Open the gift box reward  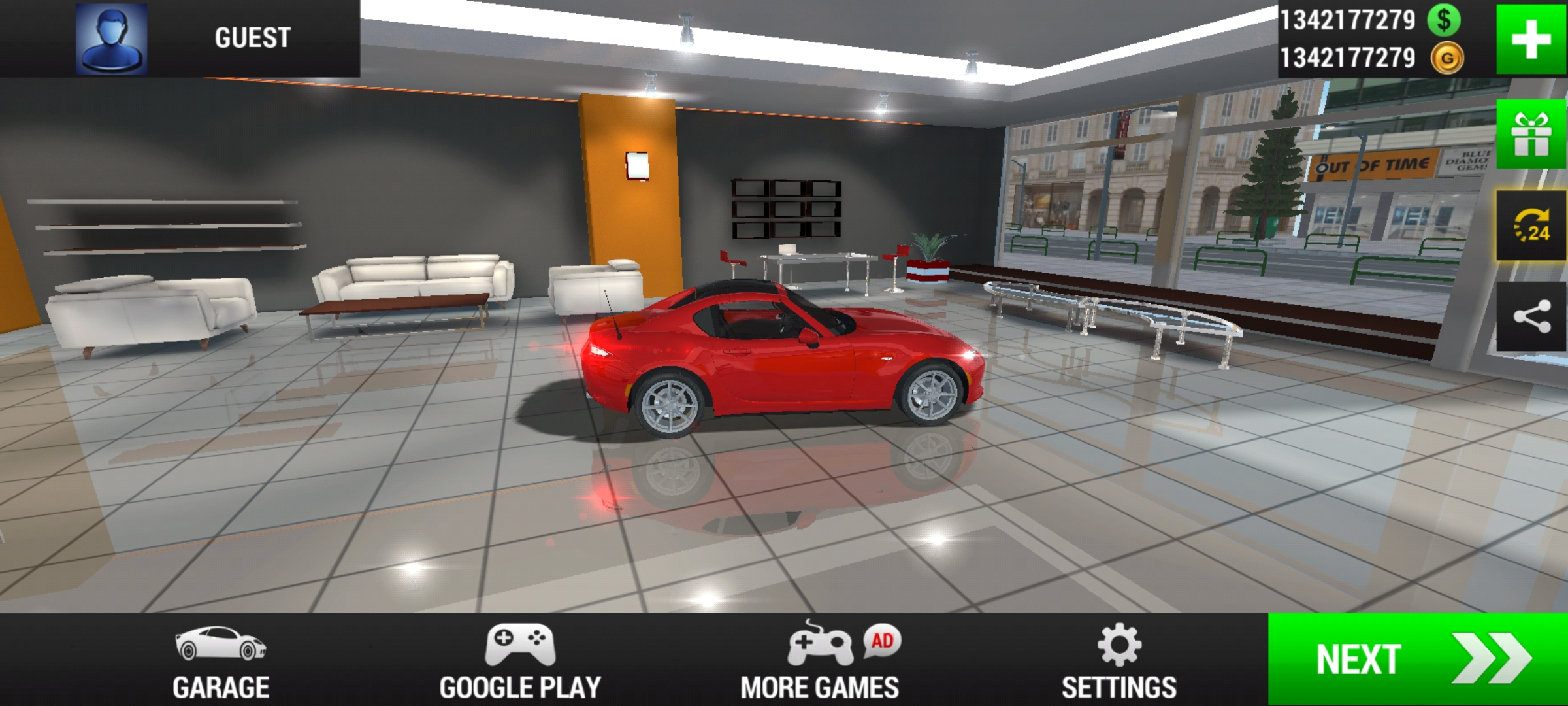pyautogui.click(x=1531, y=134)
